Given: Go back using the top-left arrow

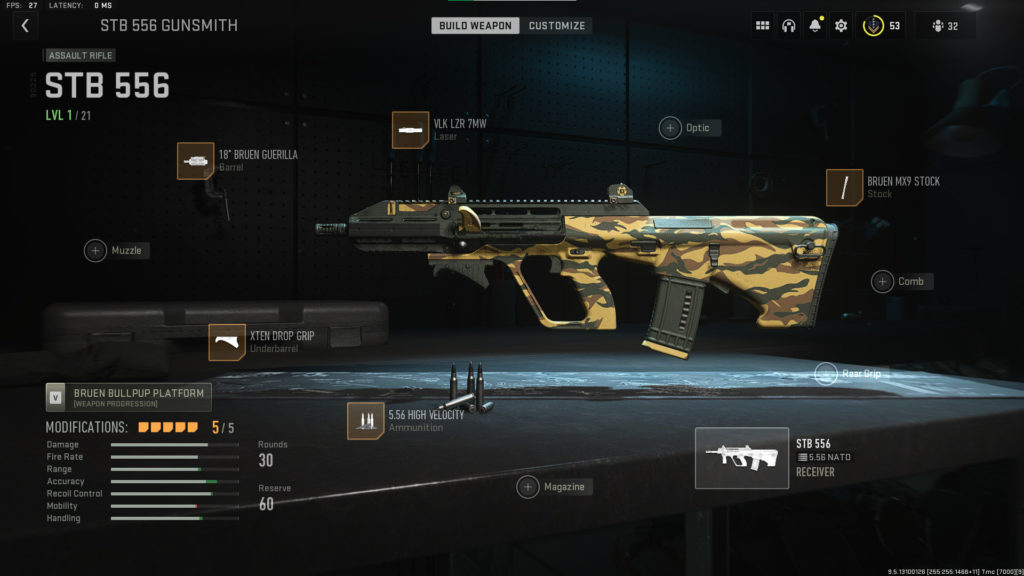Looking at the screenshot, I should (25, 25).
